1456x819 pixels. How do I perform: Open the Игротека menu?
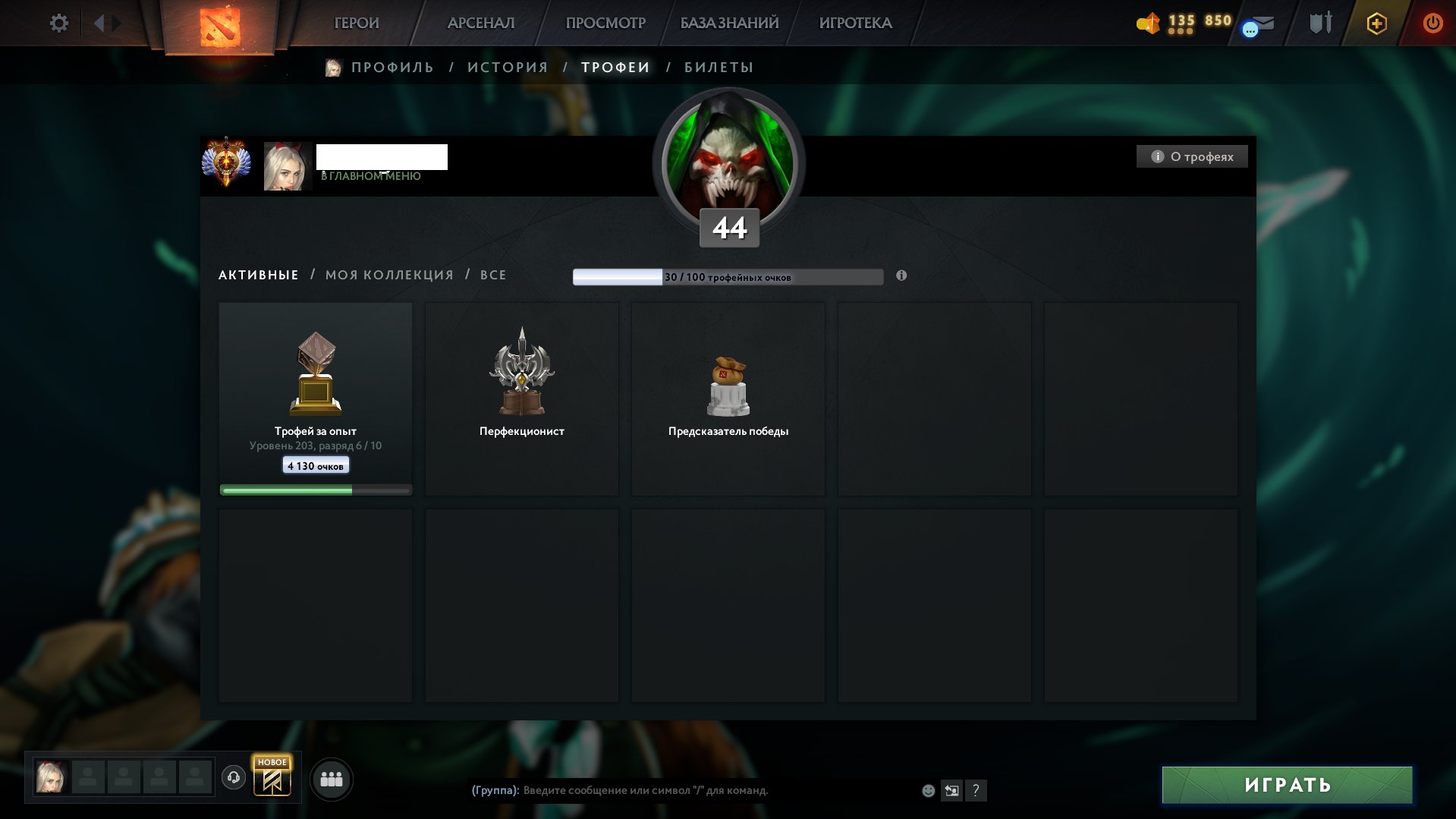tap(855, 24)
